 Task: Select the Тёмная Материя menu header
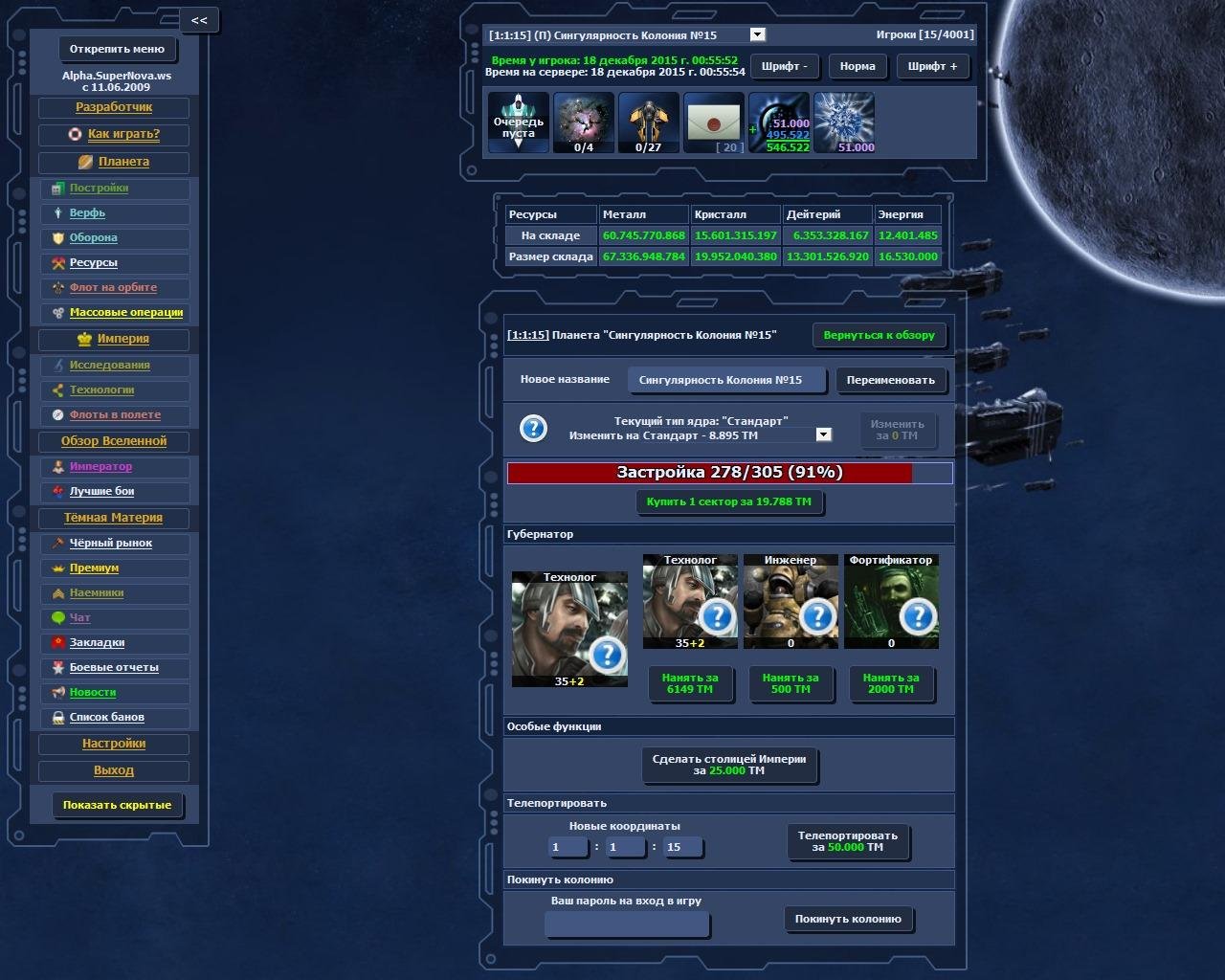coord(114,518)
